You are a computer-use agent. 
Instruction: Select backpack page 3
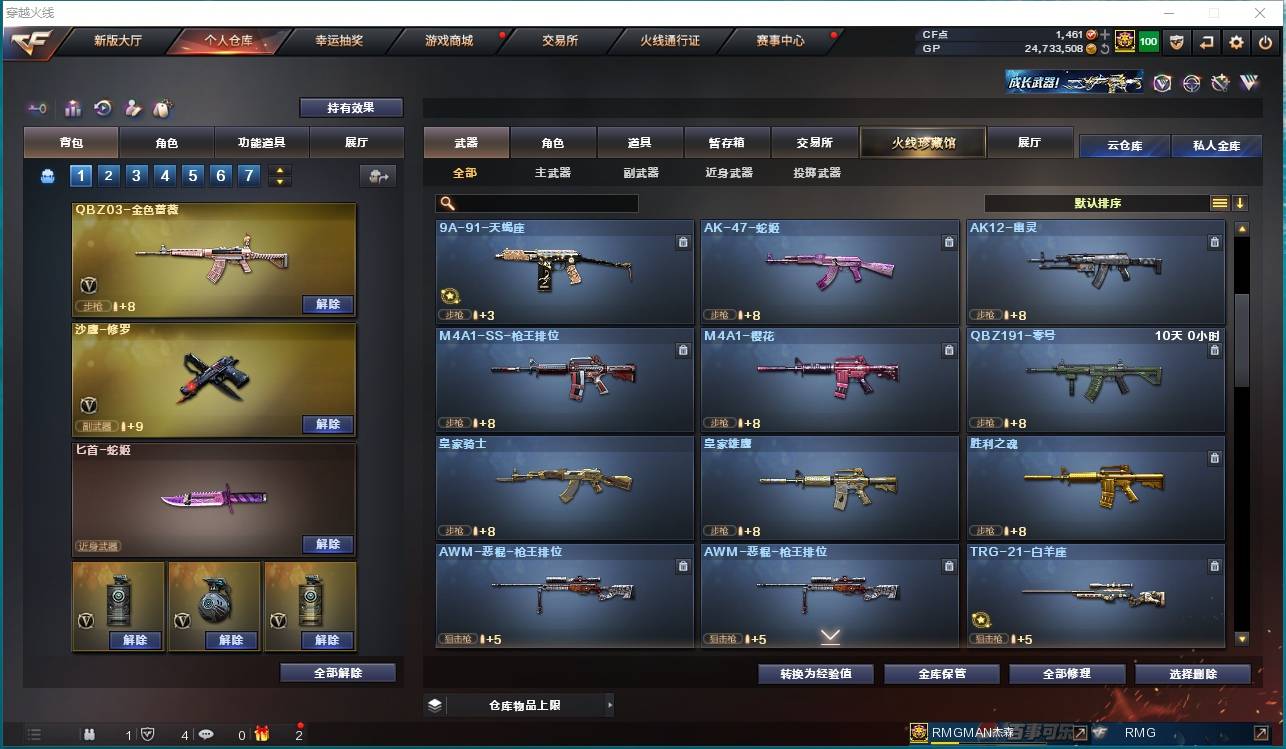(x=136, y=175)
